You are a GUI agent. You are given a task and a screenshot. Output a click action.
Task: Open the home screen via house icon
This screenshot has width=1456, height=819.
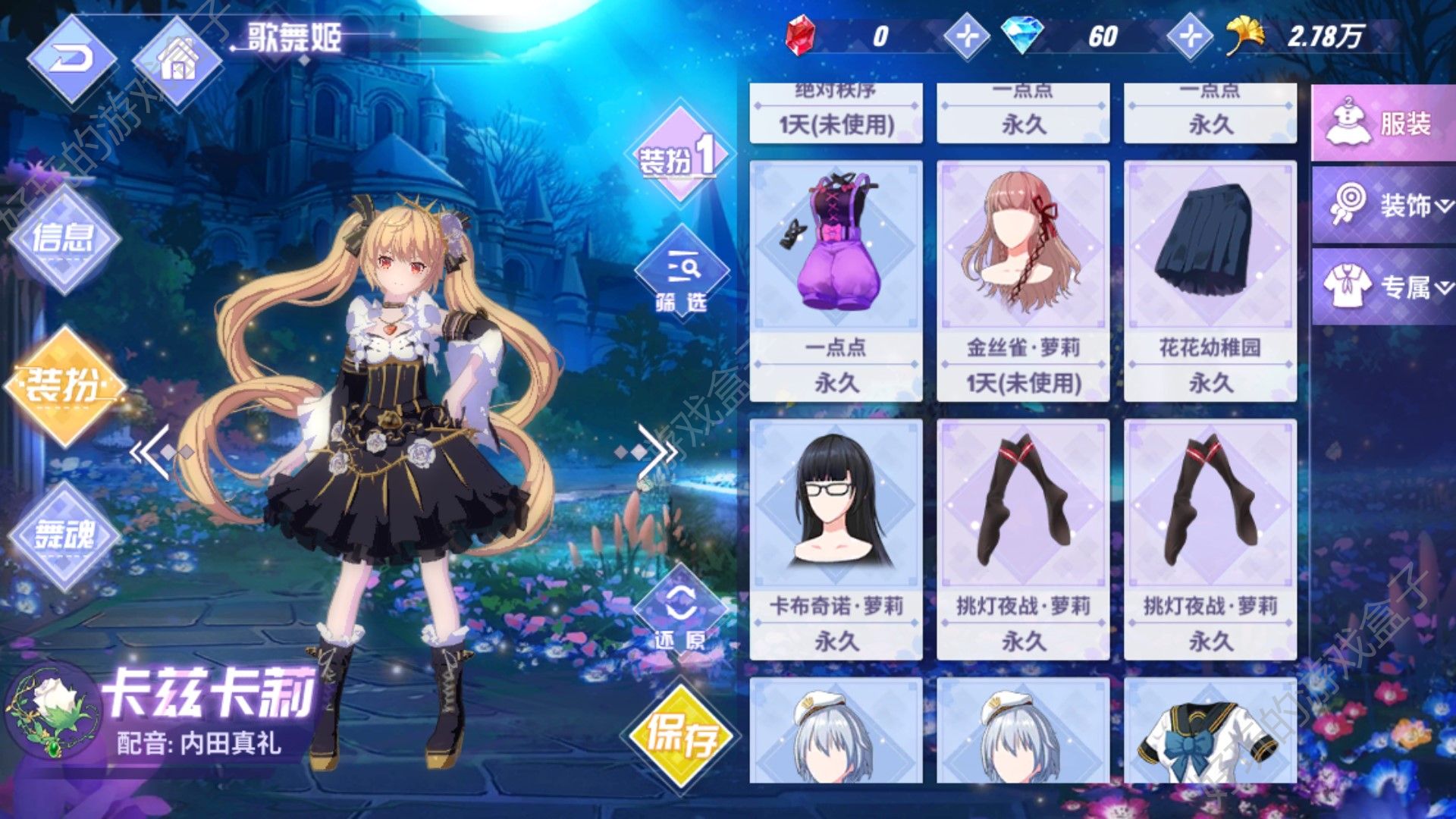tap(178, 61)
